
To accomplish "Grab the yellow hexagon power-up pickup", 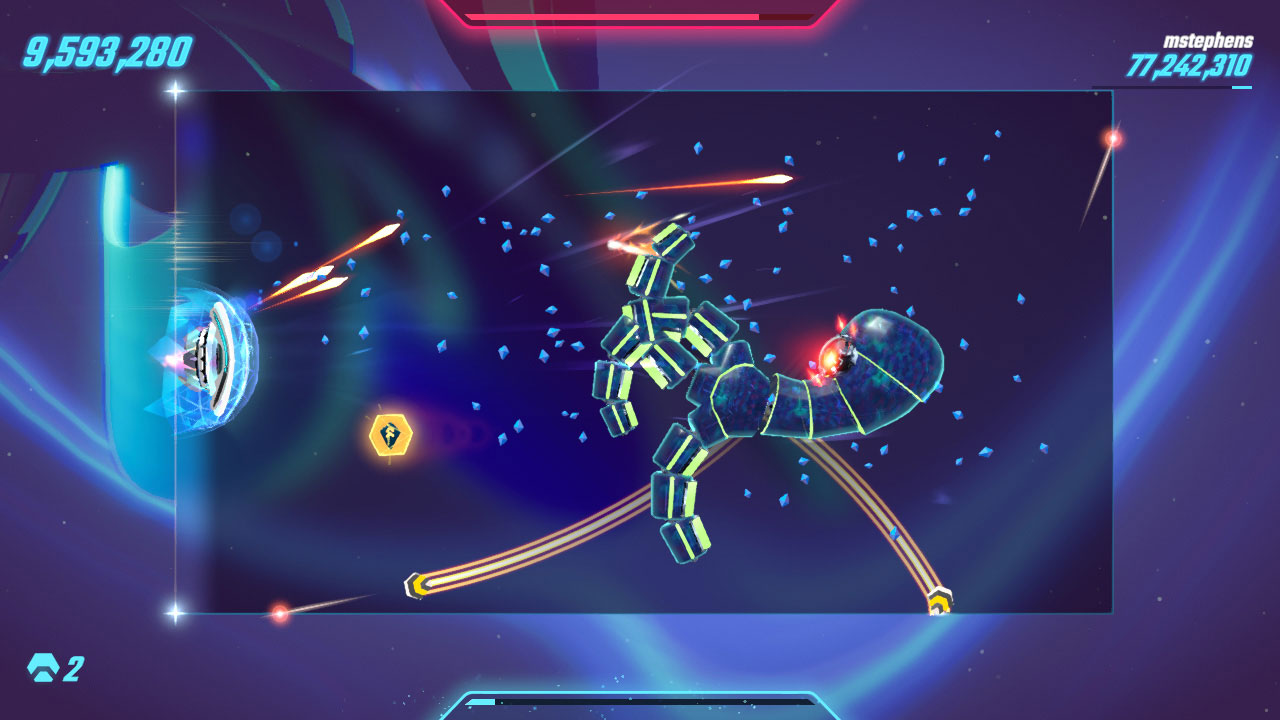I will (x=390, y=436).
